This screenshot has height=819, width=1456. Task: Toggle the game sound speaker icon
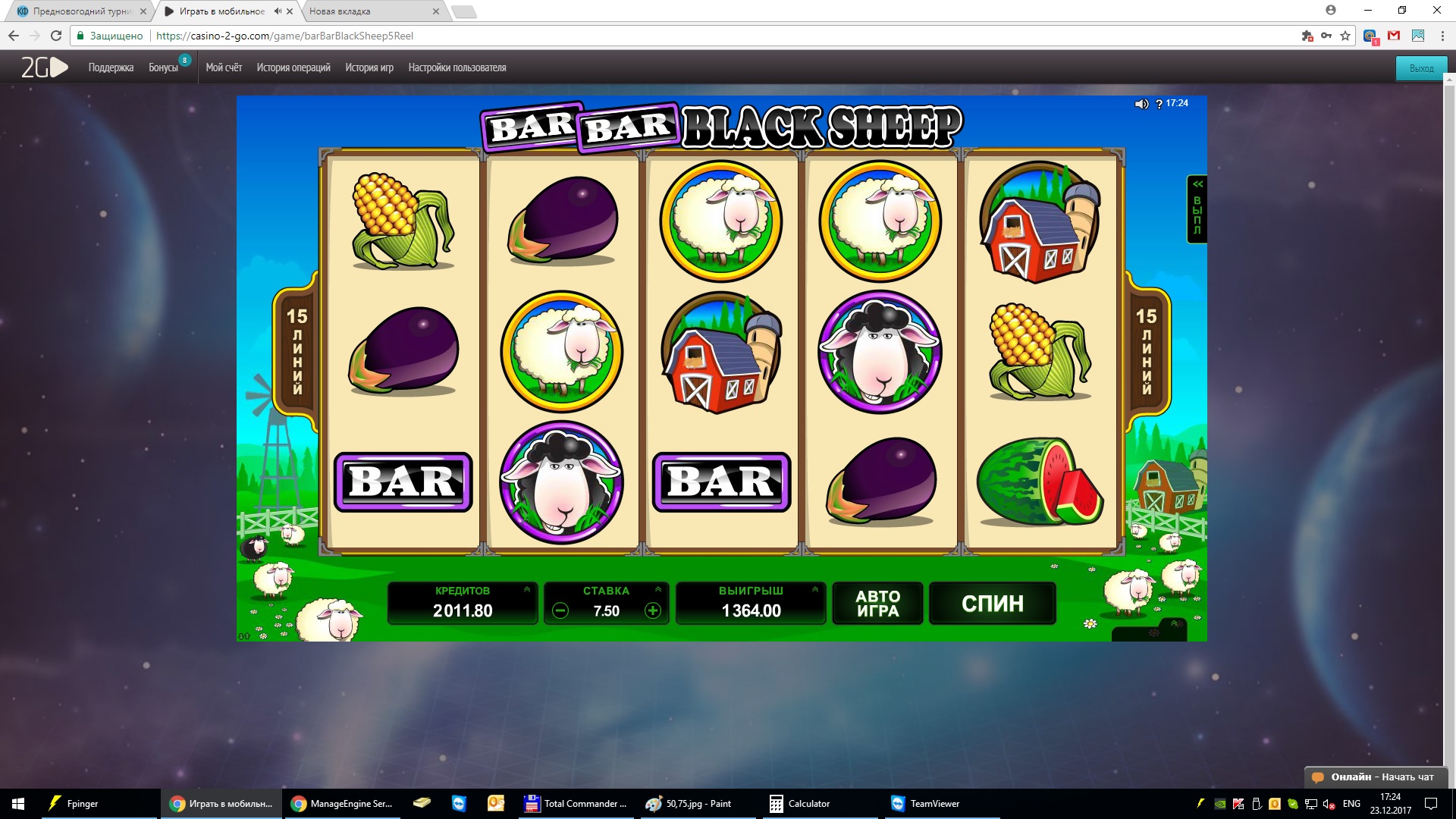coord(1141,104)
